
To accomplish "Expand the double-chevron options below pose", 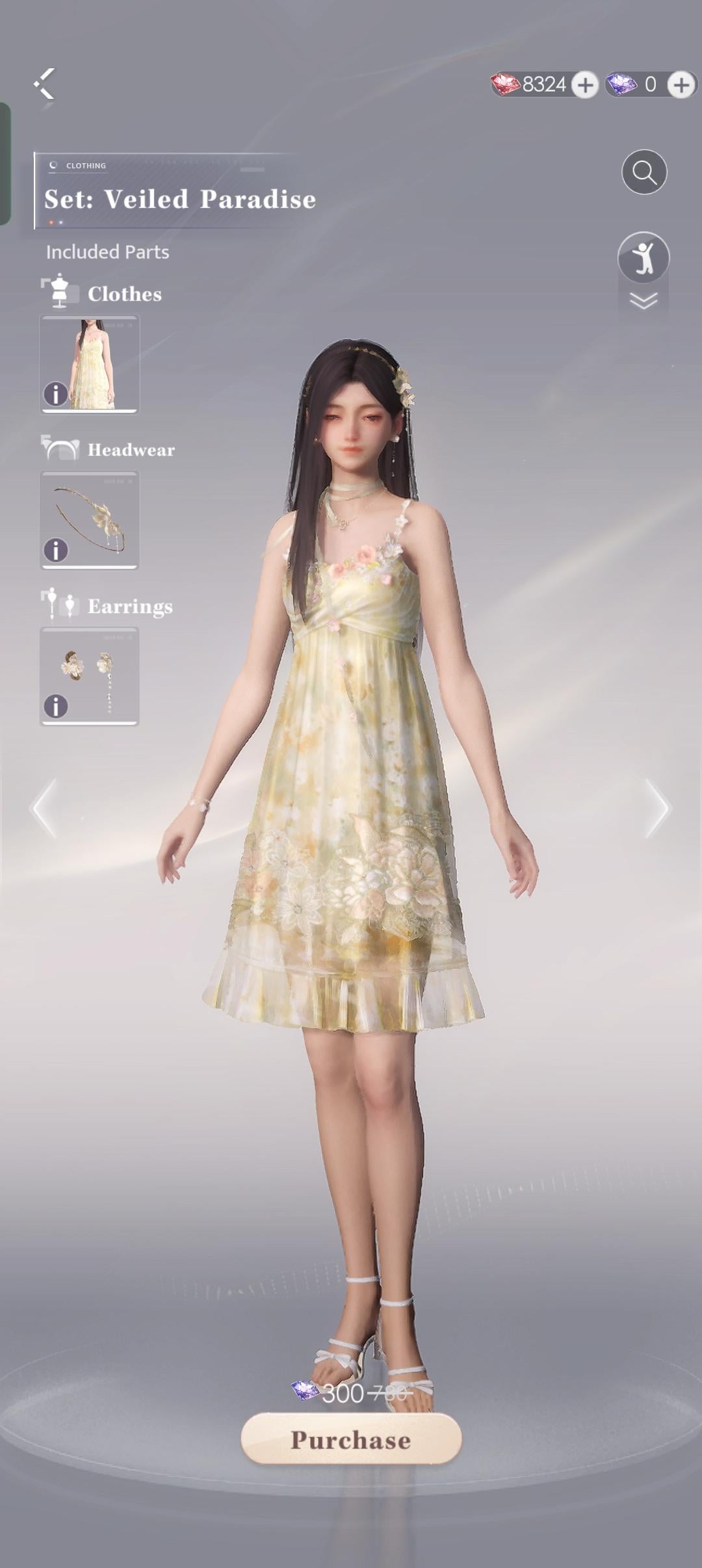I will (643, 301).
